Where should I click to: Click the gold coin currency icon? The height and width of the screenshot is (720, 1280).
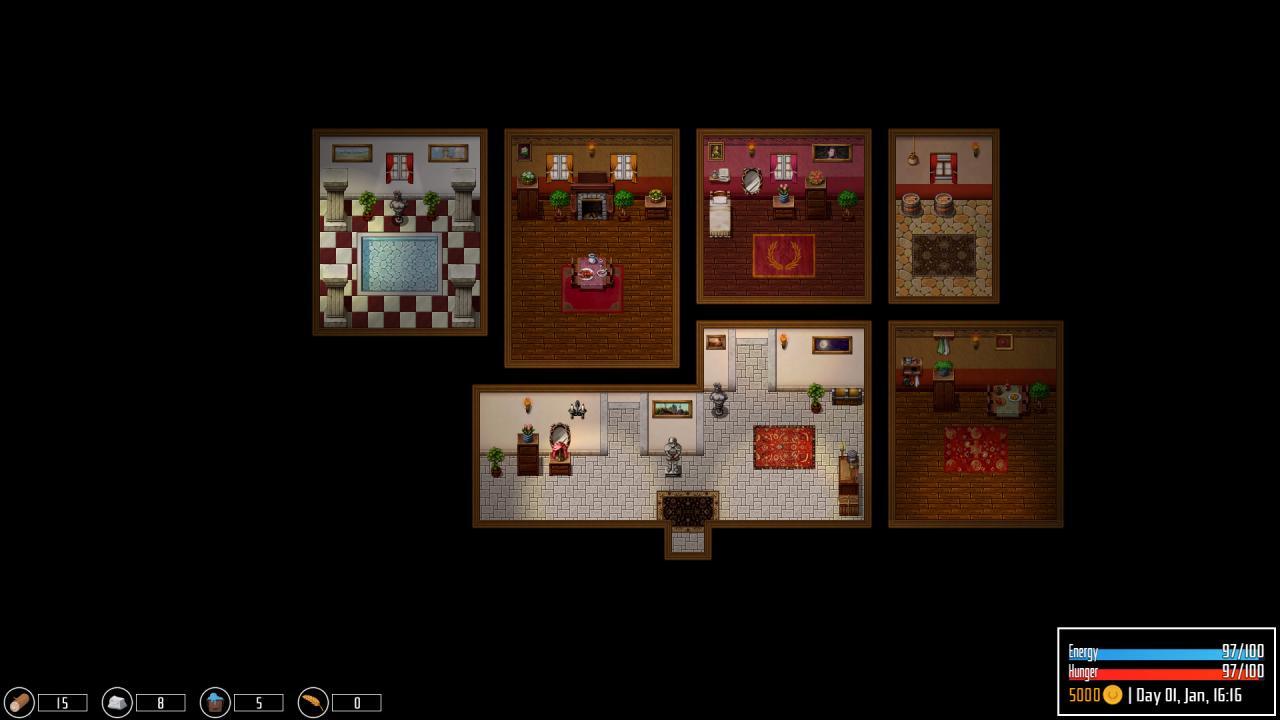click(1111, 695)
